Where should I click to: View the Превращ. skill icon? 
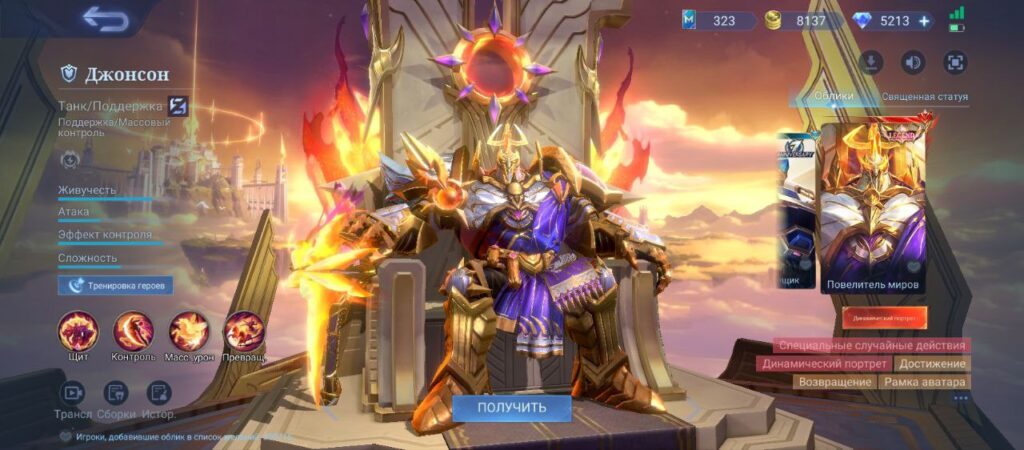(244, 331)
